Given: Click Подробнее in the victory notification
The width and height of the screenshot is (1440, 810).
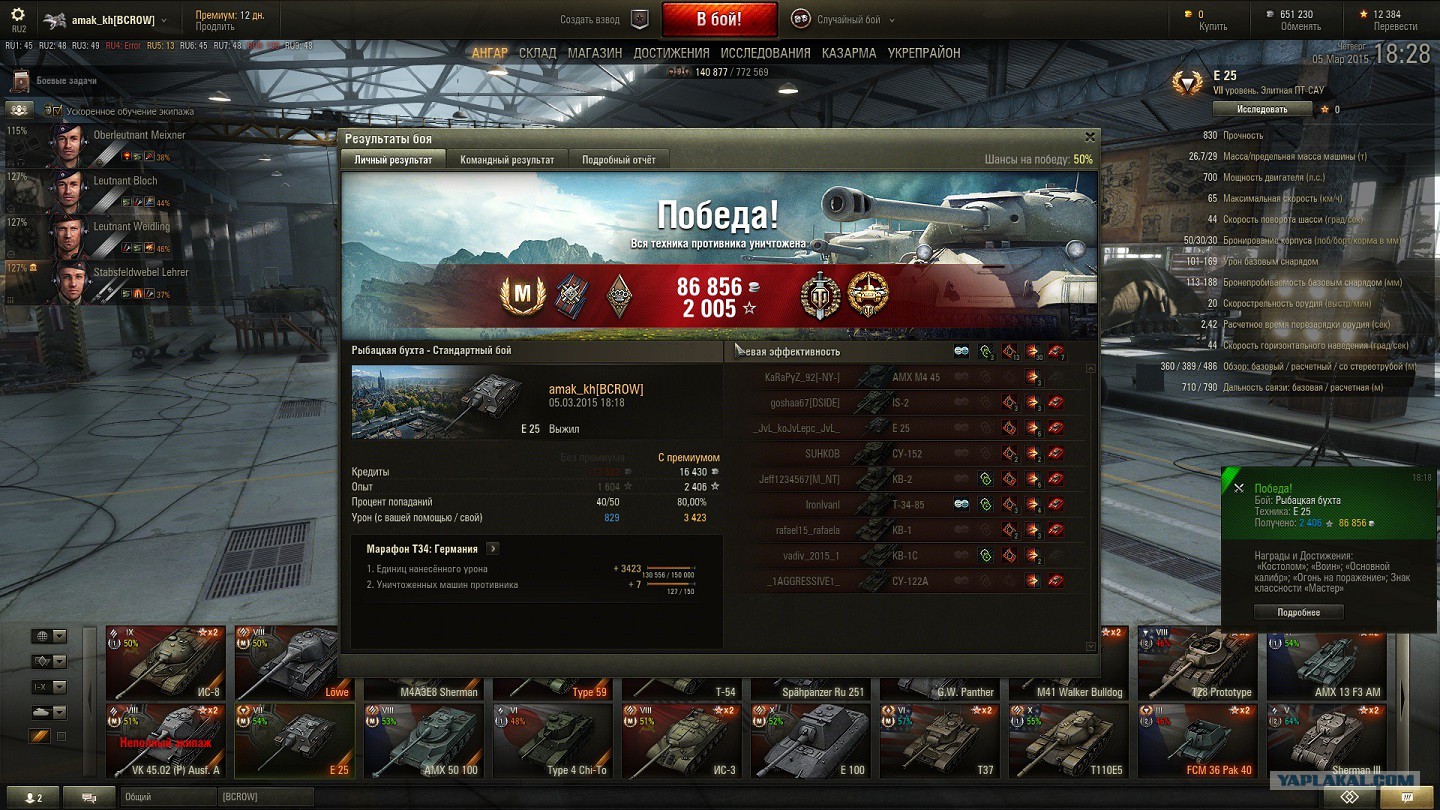Looking at the screenshot, I should [1298, 612].
